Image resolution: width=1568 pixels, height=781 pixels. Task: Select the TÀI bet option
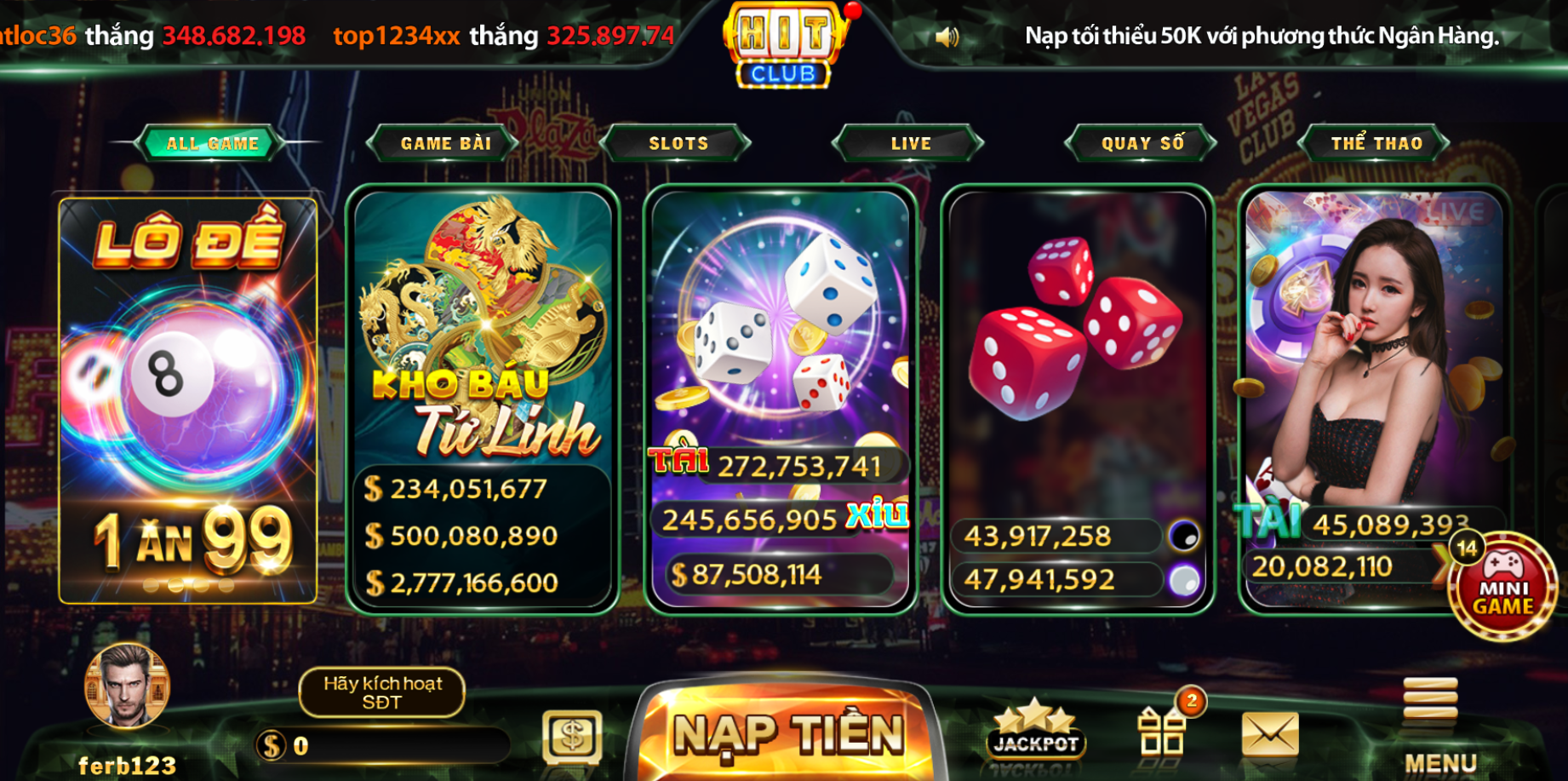click(679, 460)
